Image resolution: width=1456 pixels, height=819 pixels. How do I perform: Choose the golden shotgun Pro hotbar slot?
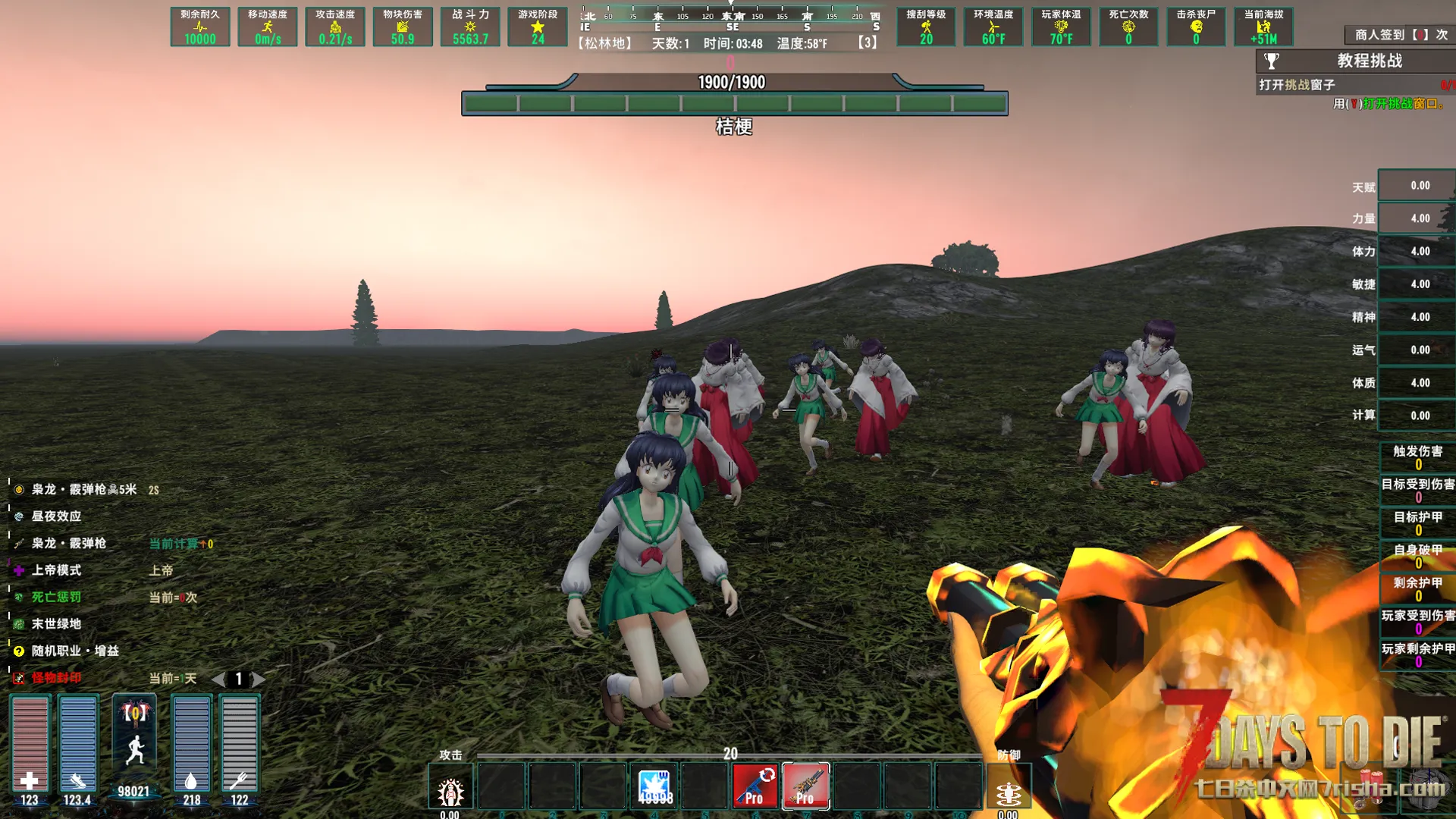(805, 786)
